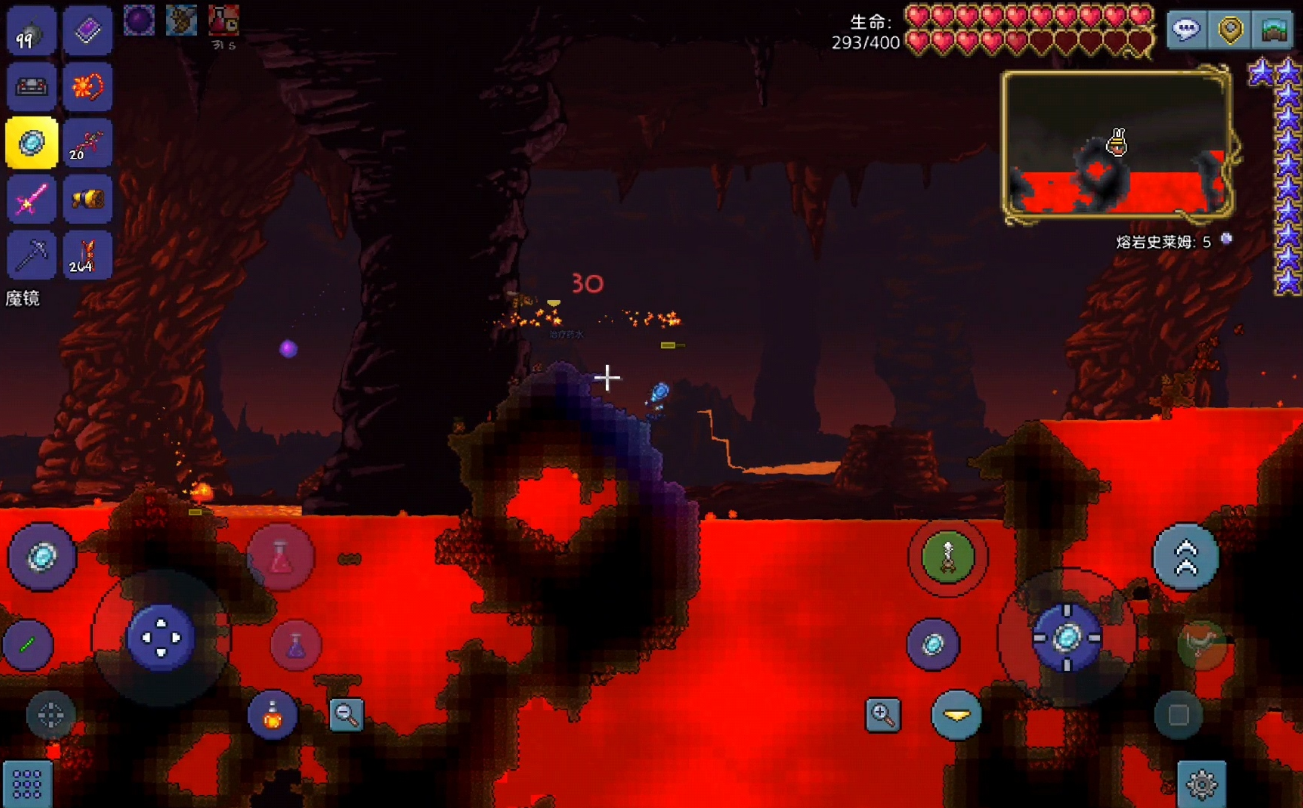Toggle the smart cursor crosshair button
Image resolution: width=1303 pixels, height=808 pixels.
coord(51,715)
